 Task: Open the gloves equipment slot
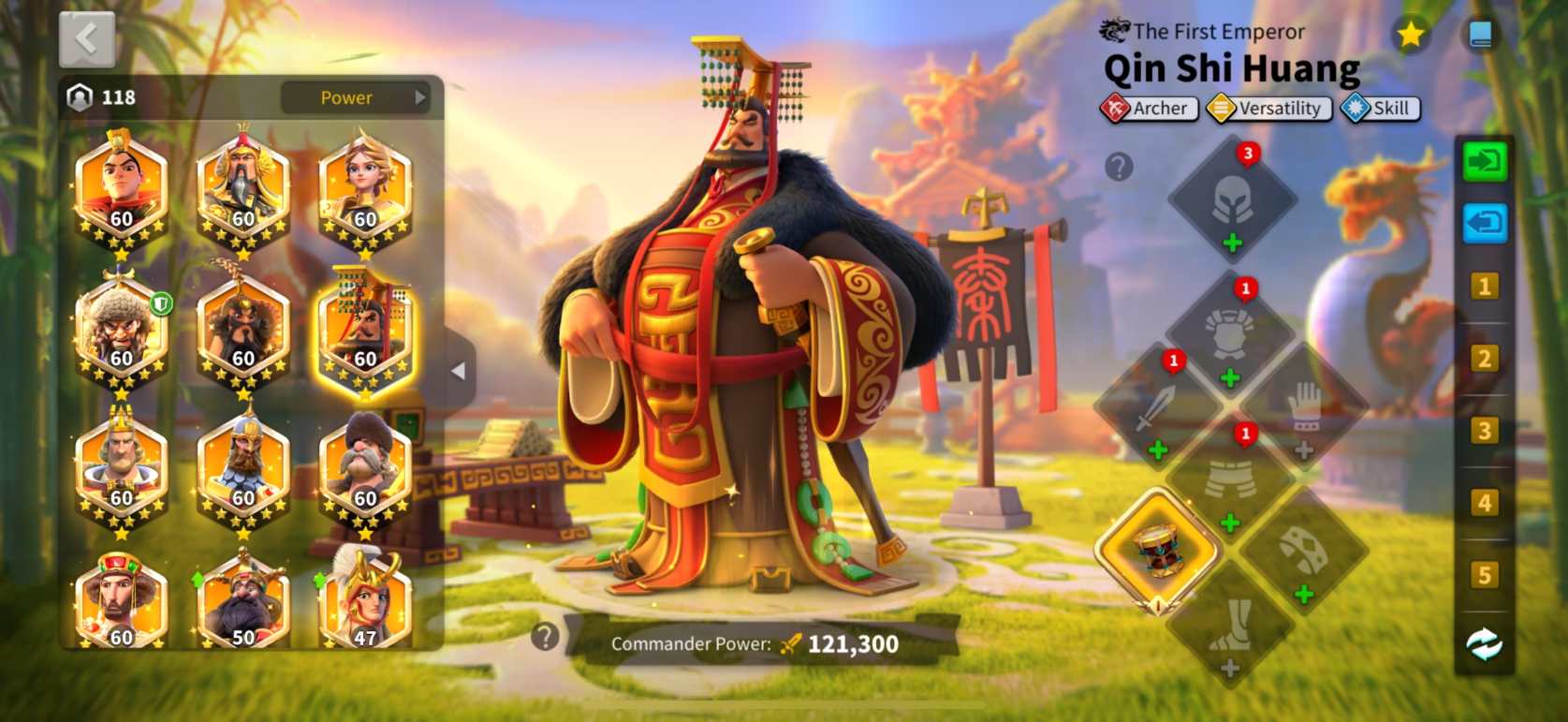[1304, 409]
